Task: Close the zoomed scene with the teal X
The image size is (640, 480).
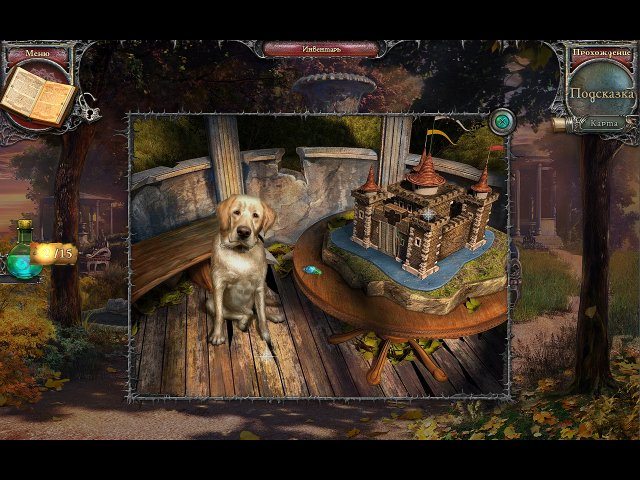Action: (x=502, y=122)
